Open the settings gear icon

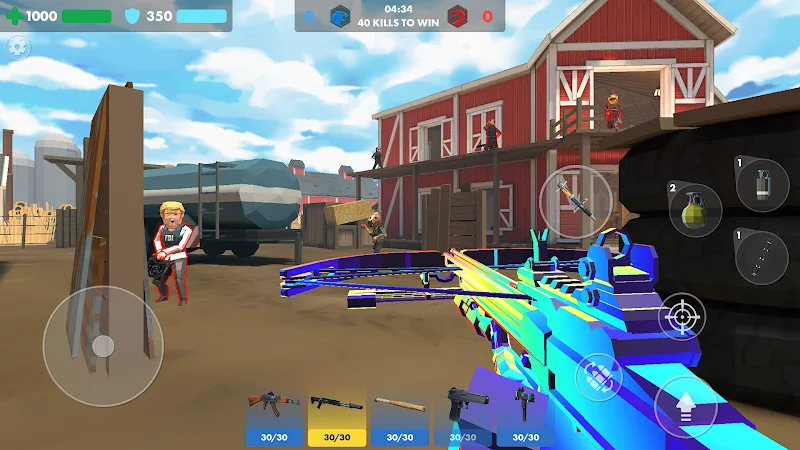coord(17,46)
